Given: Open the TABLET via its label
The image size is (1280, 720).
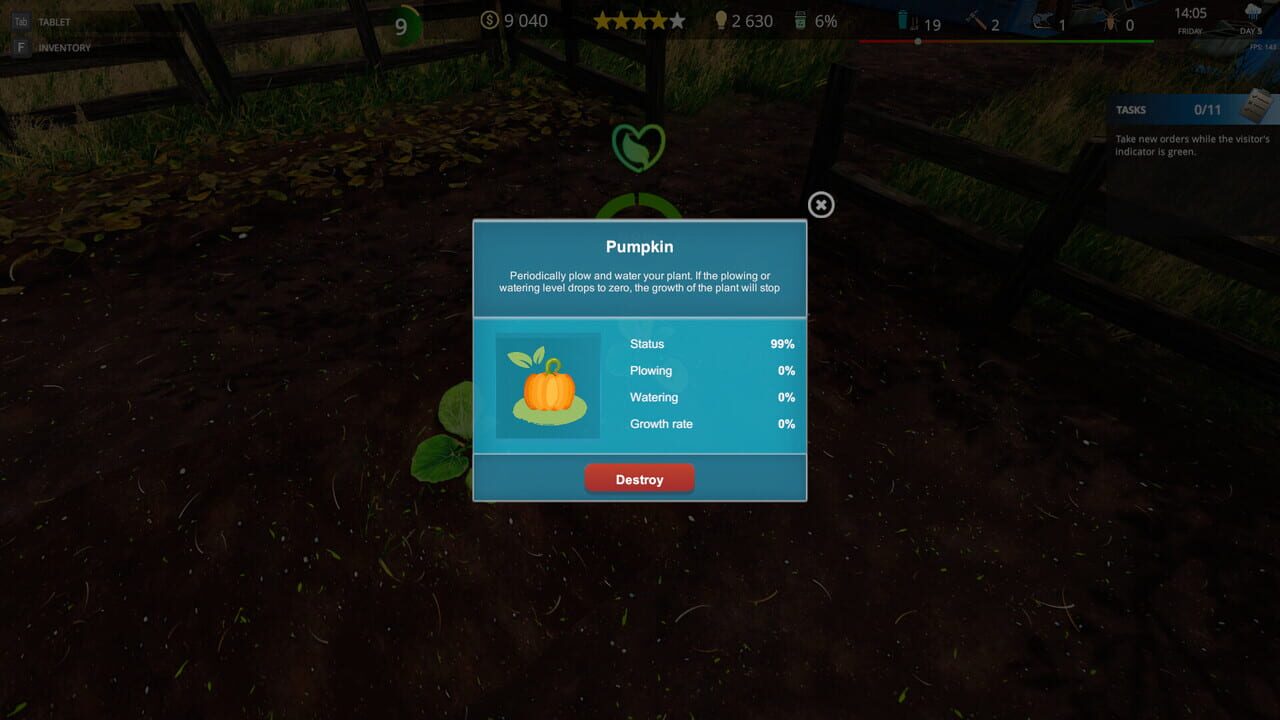Looking at the screenshot, I should point(53,22).
